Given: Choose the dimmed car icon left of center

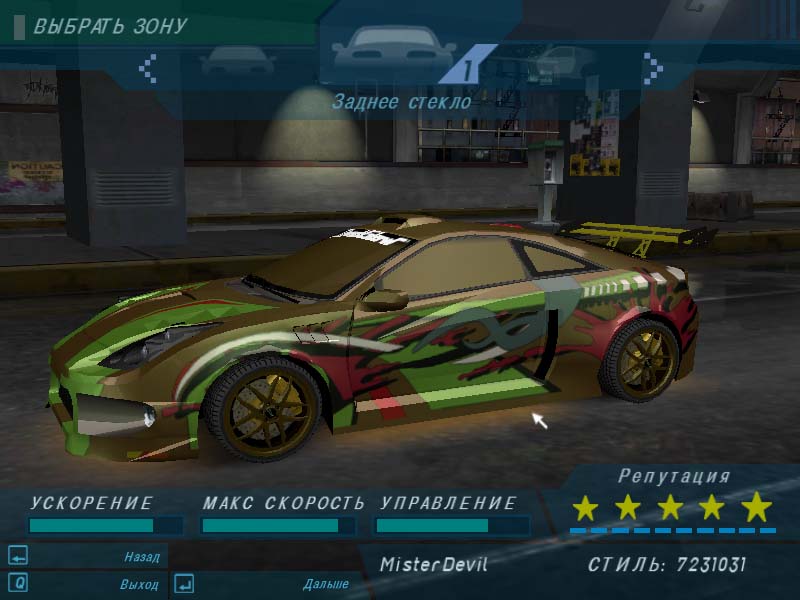Looking at the screenshot, I should pyautogui.click(x=237, y=62).
